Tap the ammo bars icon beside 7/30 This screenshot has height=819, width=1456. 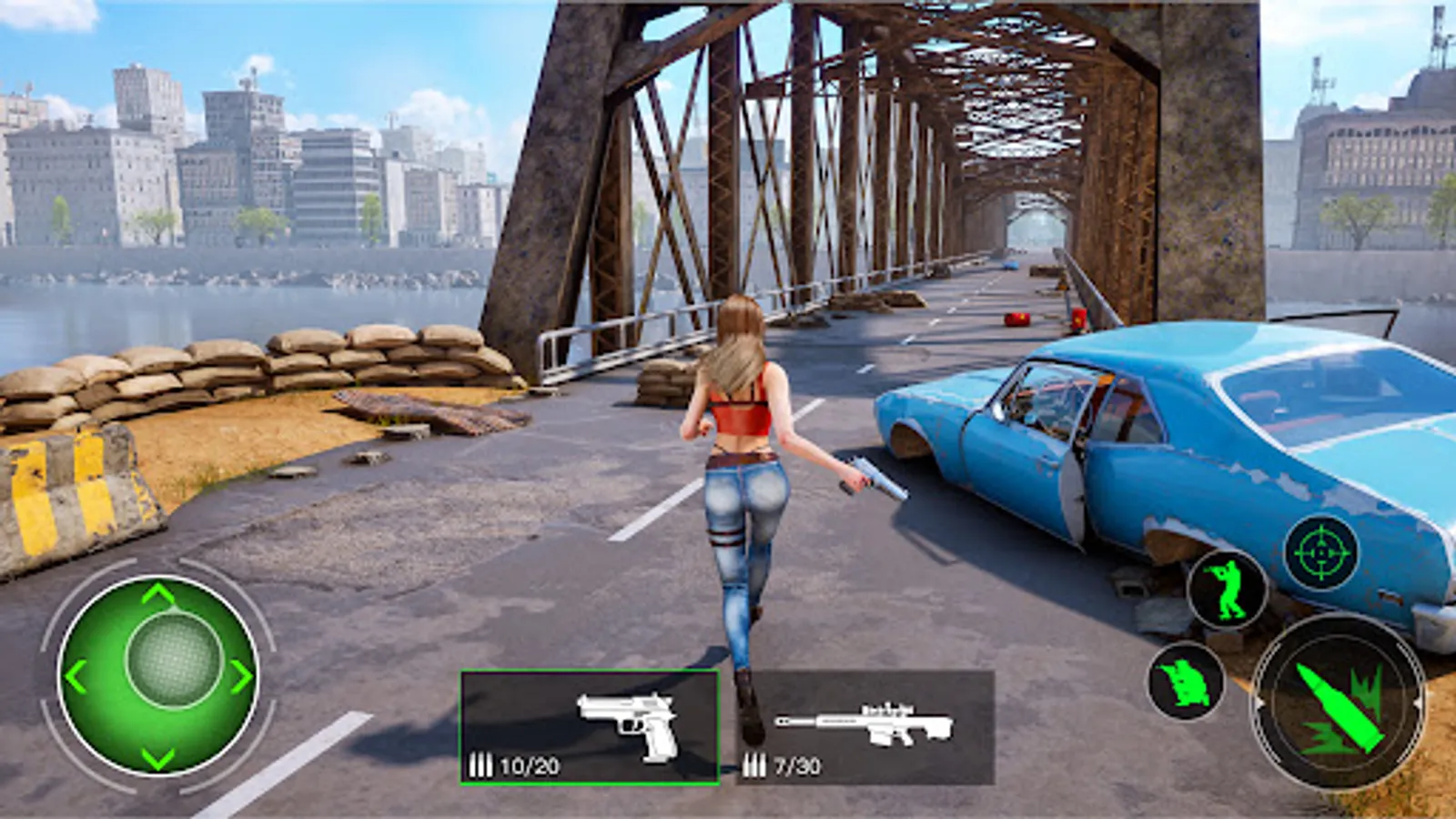[x=756, y=763]
